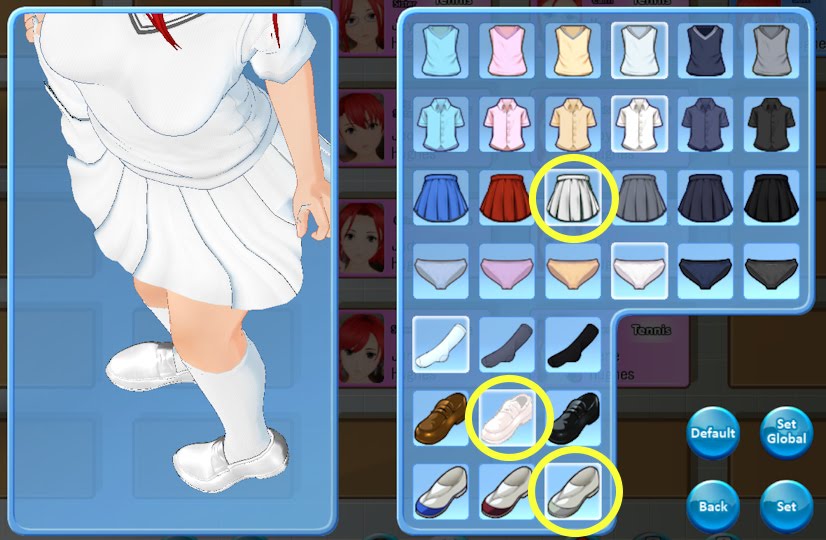826x540 pixels.
Task: Confirm outfit with the Set button
Action: point(786,506)
